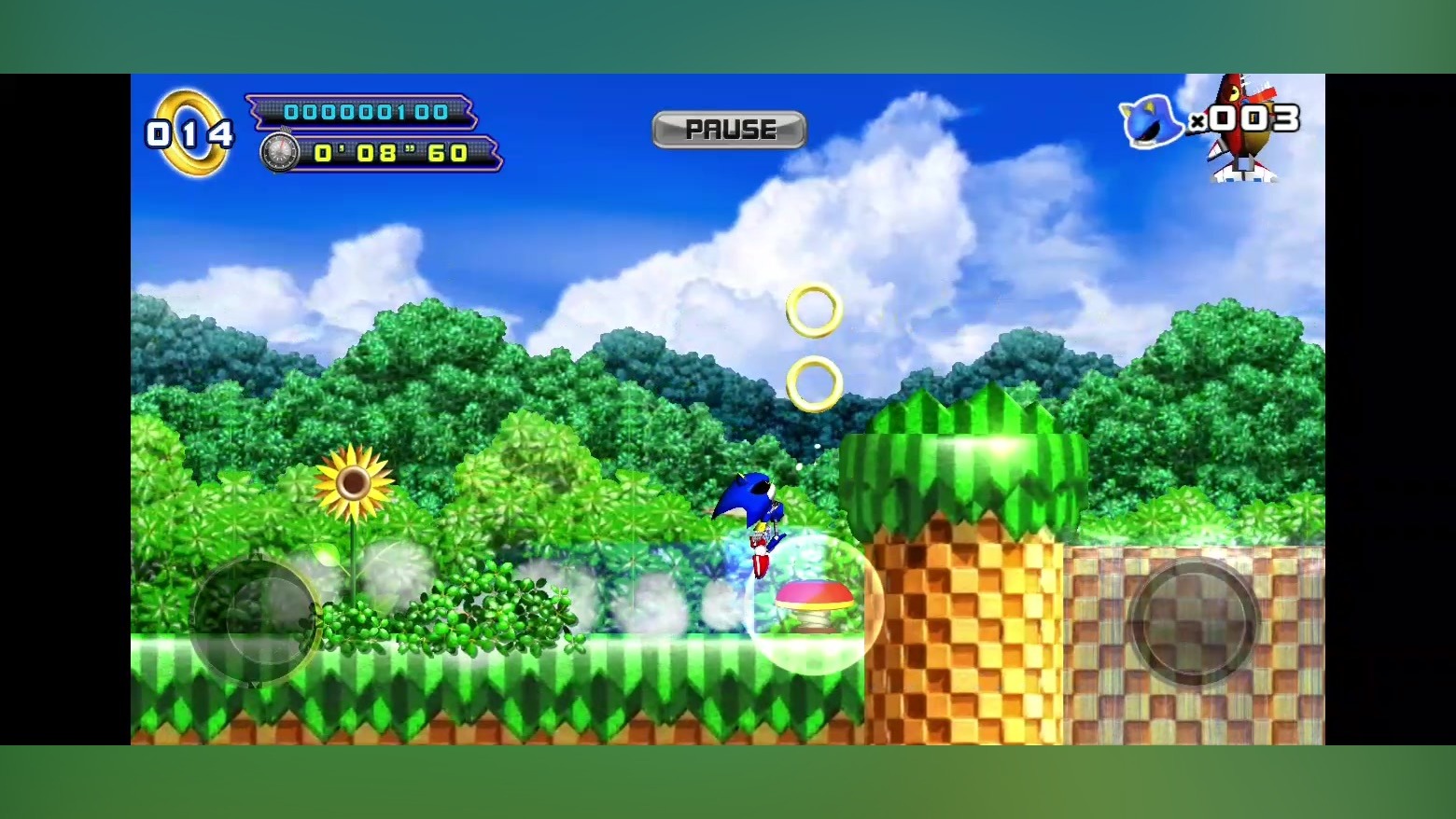Tap the PAUSE button
The image size is (1456, 819).
tap(729, 130)
